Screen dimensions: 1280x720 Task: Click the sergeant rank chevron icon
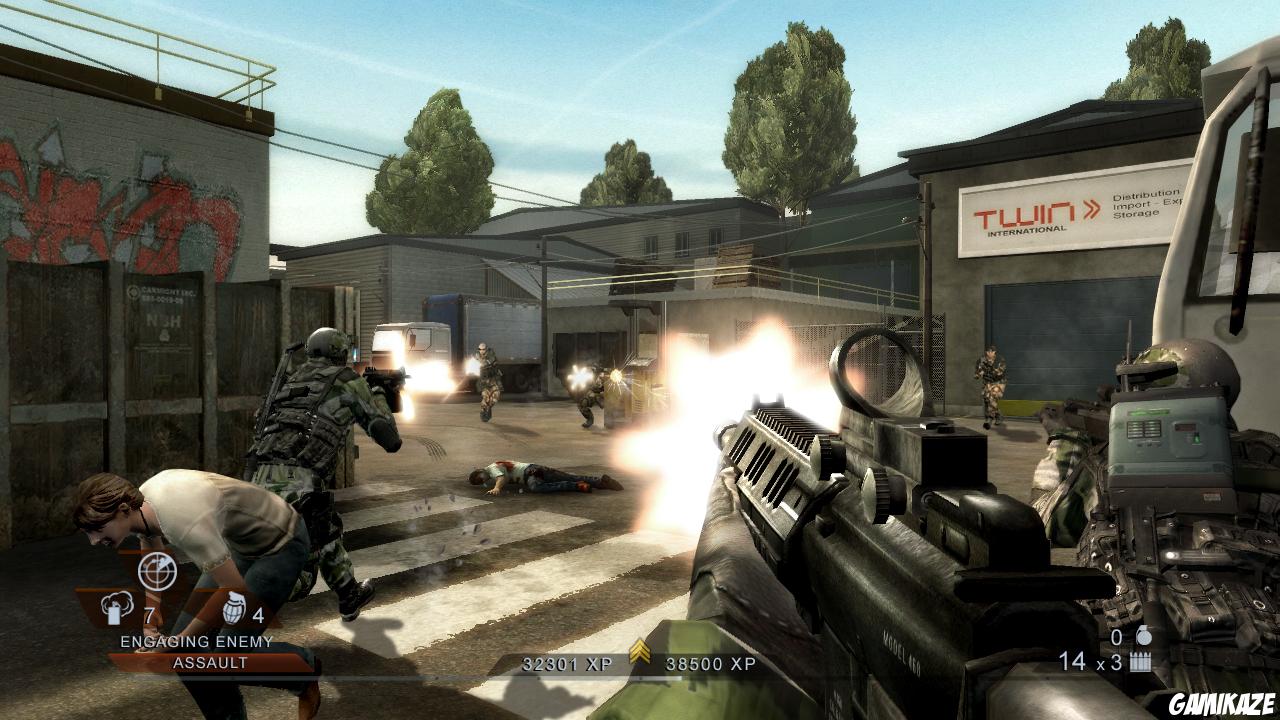click(x=640, y=650)
